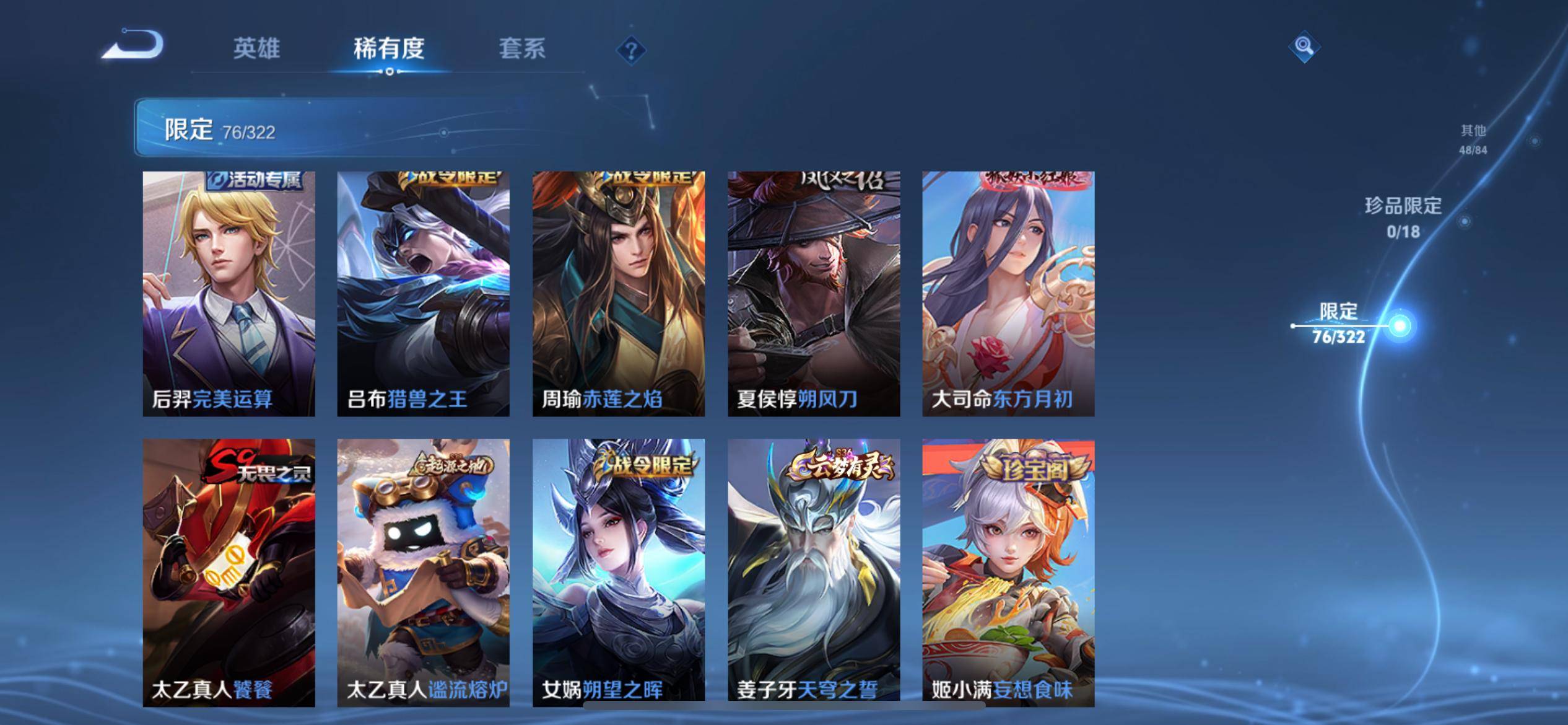1568x725 pixels.
Task: Select the 太乙真人 饕餮 skin card
Action: click(229, 573)
